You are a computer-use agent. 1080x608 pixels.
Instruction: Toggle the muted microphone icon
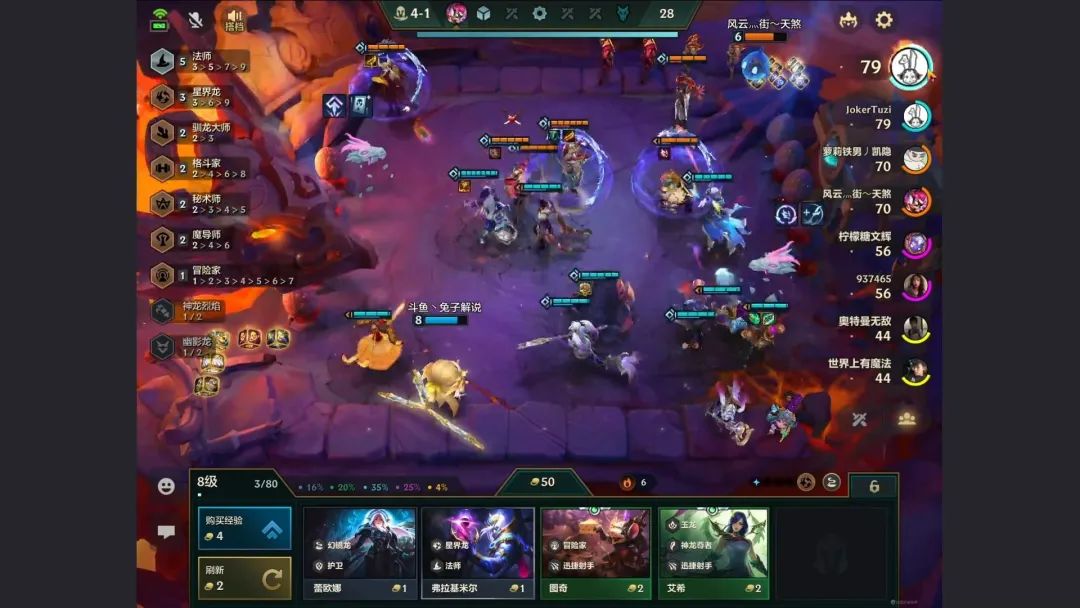click(196, 20)
